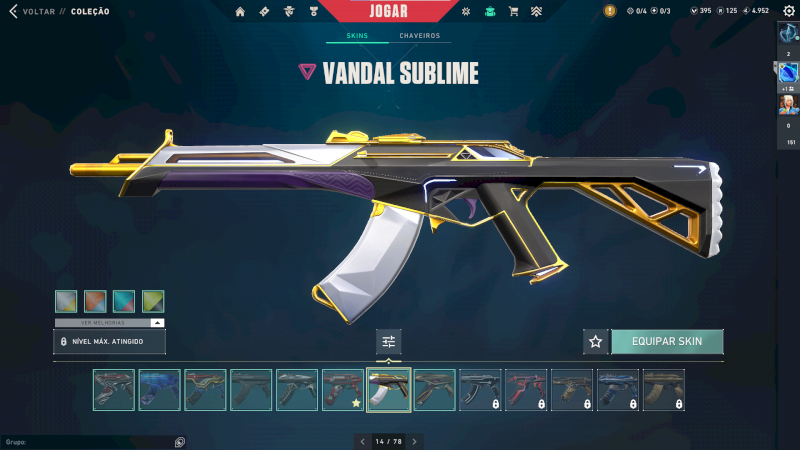Open the settings gear icon

click(788, 11)
